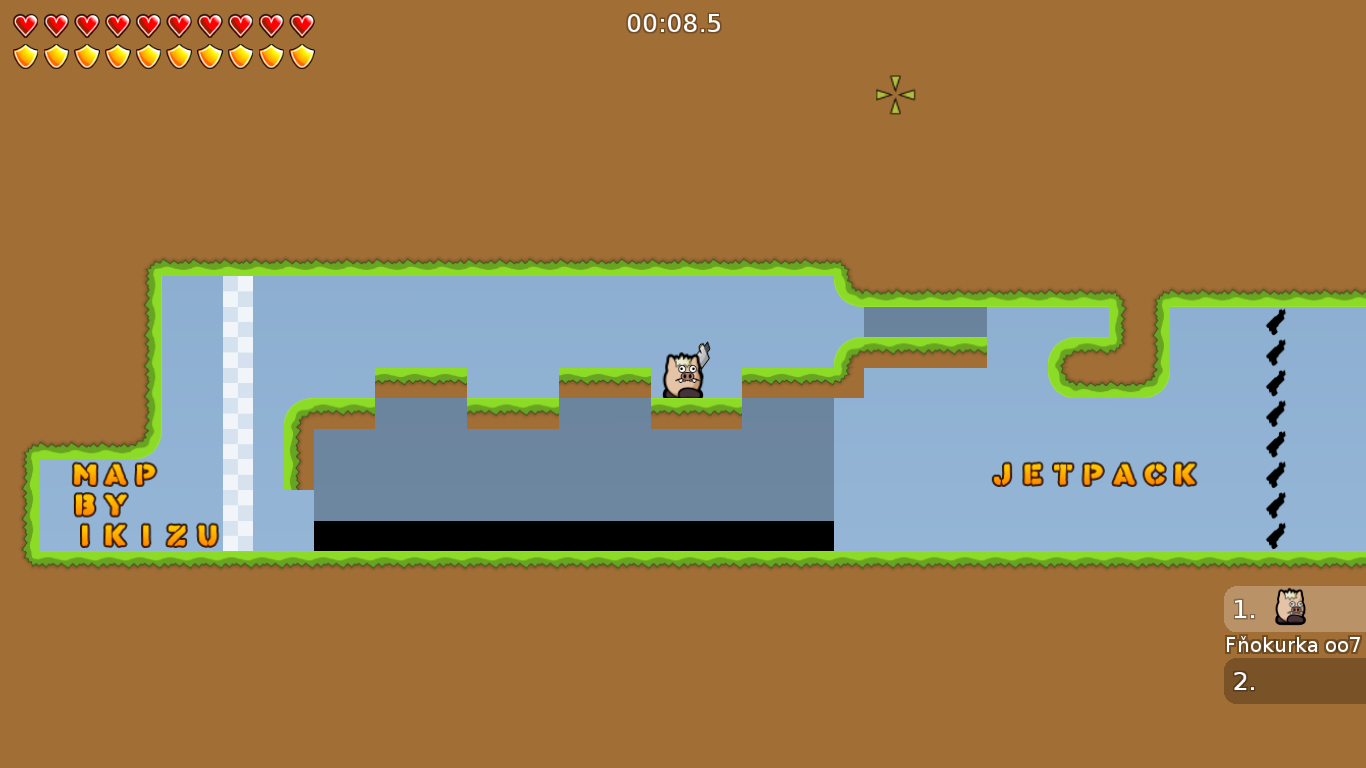Viewport: 1366px width, 768px height.
Task: Select the rank 1 player row
Action: (x=1294, y=609)
